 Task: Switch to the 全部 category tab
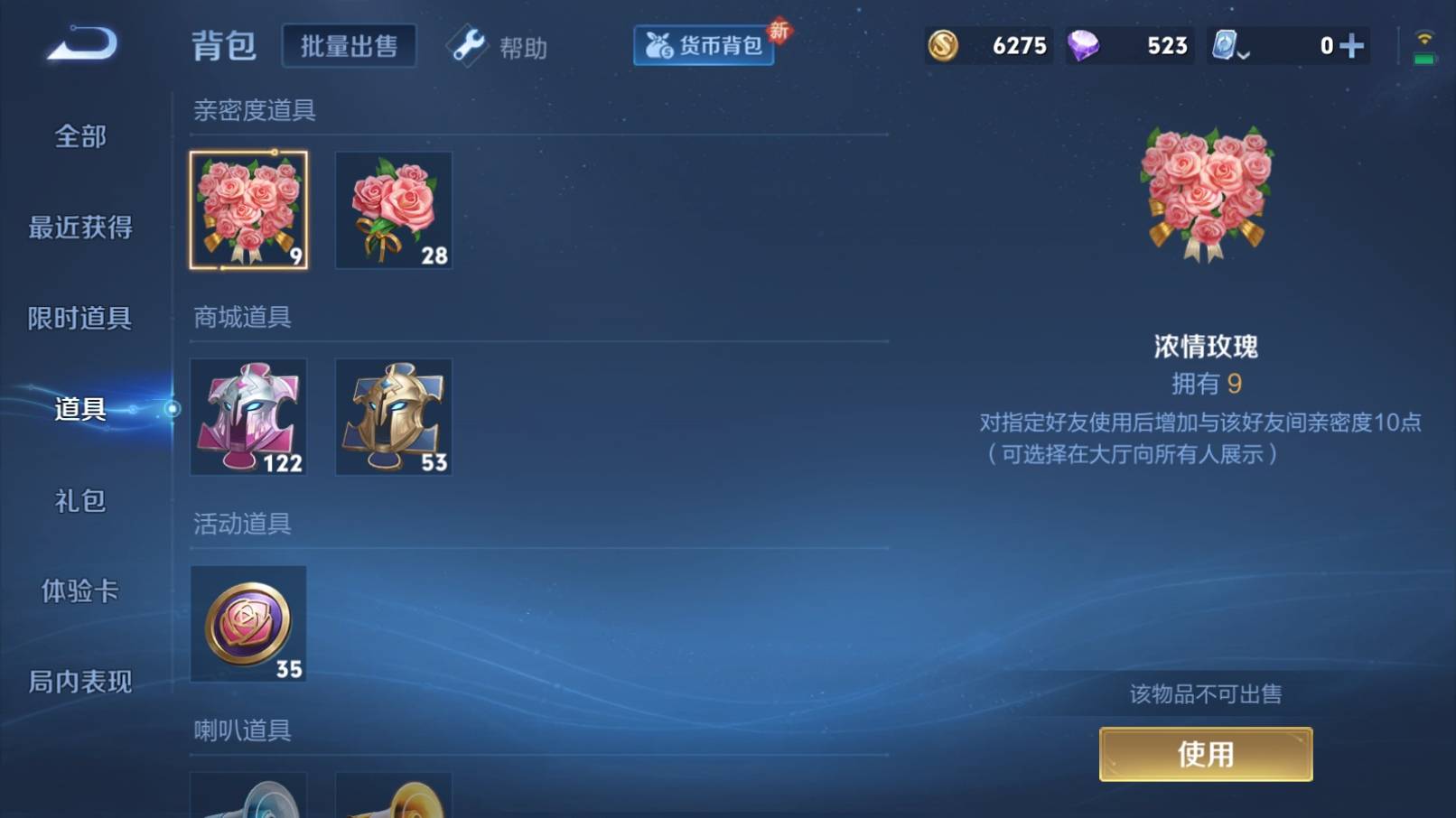pos(79,136)
